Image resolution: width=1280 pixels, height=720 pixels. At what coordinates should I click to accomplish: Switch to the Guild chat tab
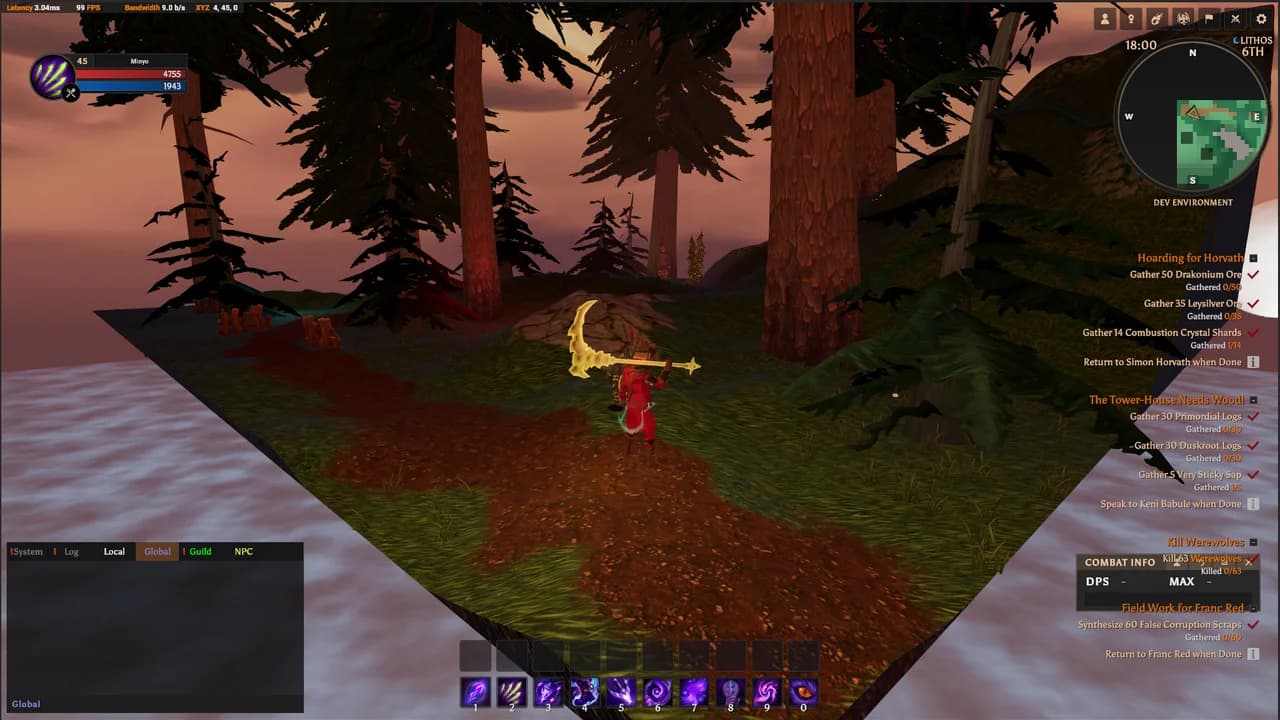click(x=199, y=551)
